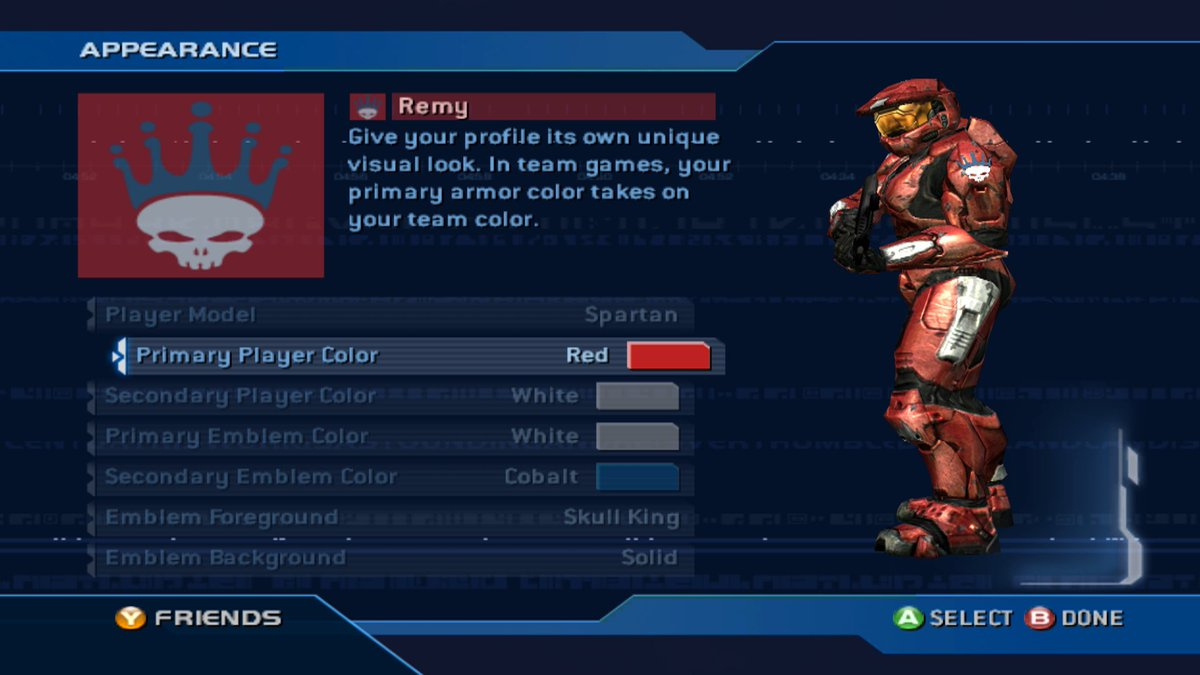Select the Player Model row
Screen dimensions: 1200x675
[390, 315]
